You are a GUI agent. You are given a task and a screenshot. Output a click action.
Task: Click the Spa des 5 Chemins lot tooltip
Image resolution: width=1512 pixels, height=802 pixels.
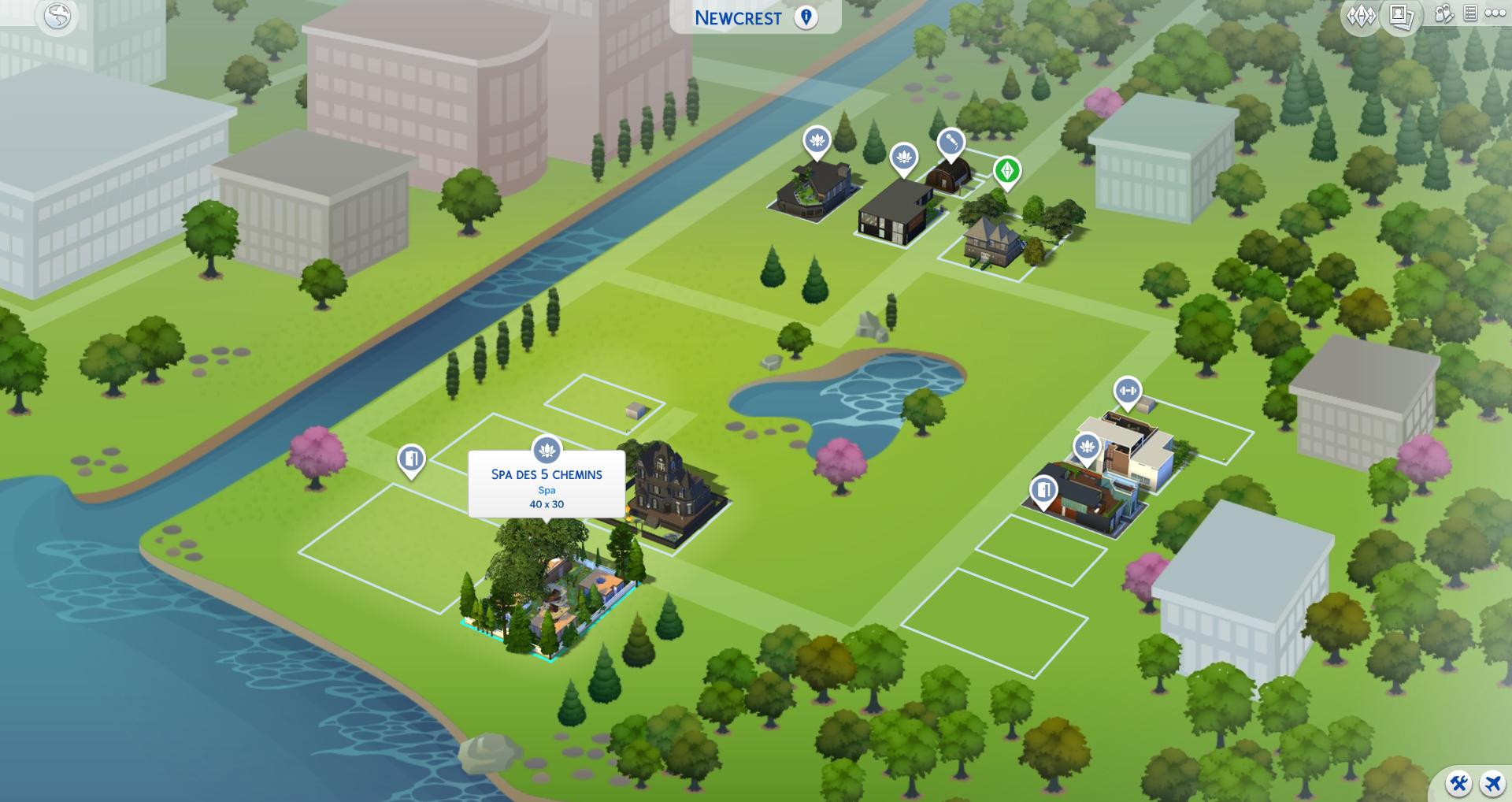[x=547, y=488]
